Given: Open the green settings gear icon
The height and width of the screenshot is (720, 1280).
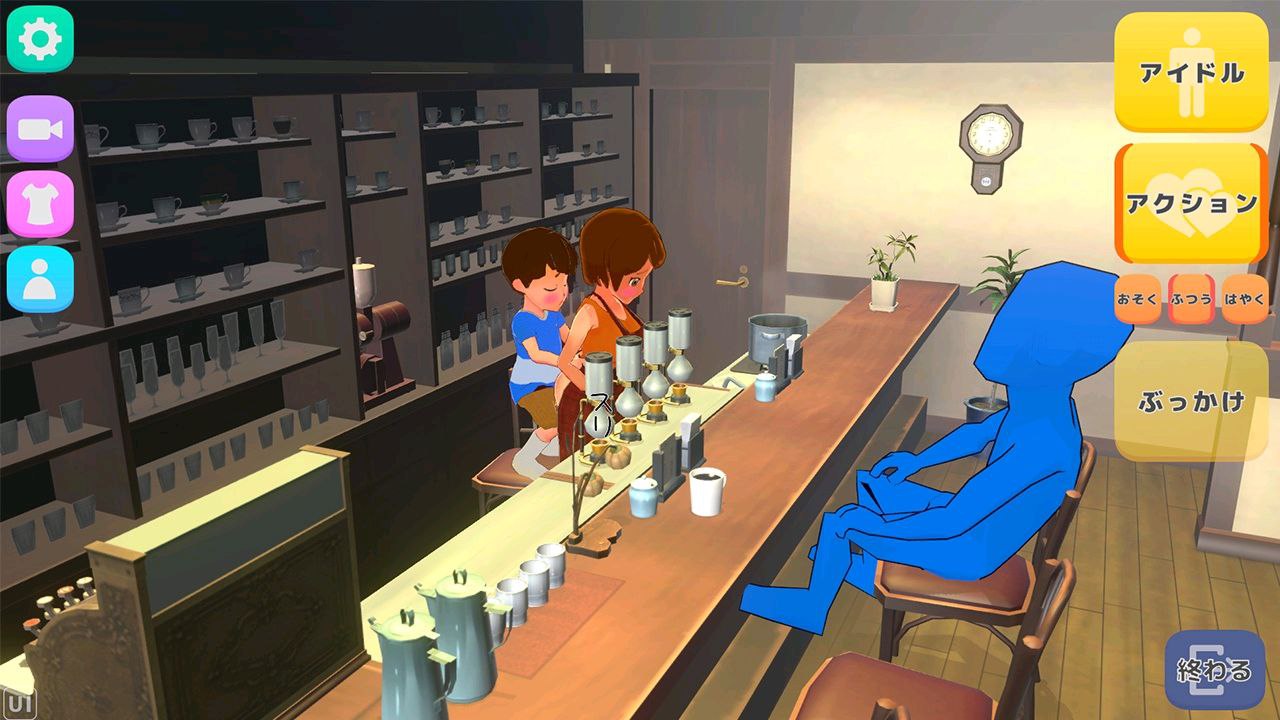Looking at the screenshot, I should (x=38, y=38).
